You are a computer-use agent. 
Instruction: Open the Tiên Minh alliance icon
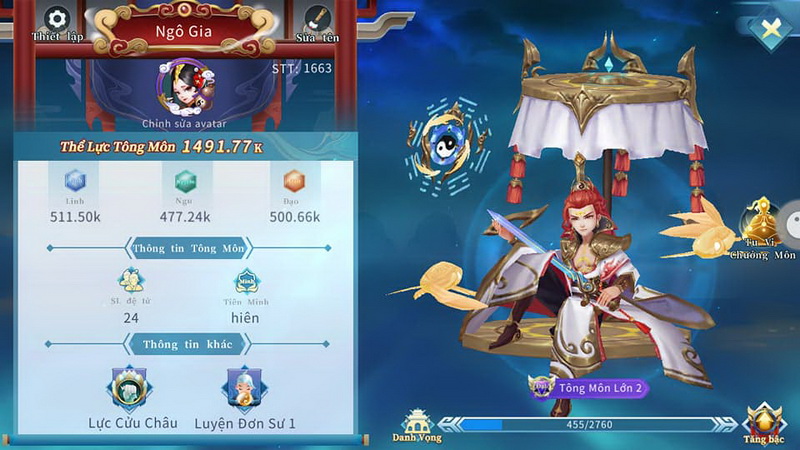pyautogui.click(x=245, y=282)
